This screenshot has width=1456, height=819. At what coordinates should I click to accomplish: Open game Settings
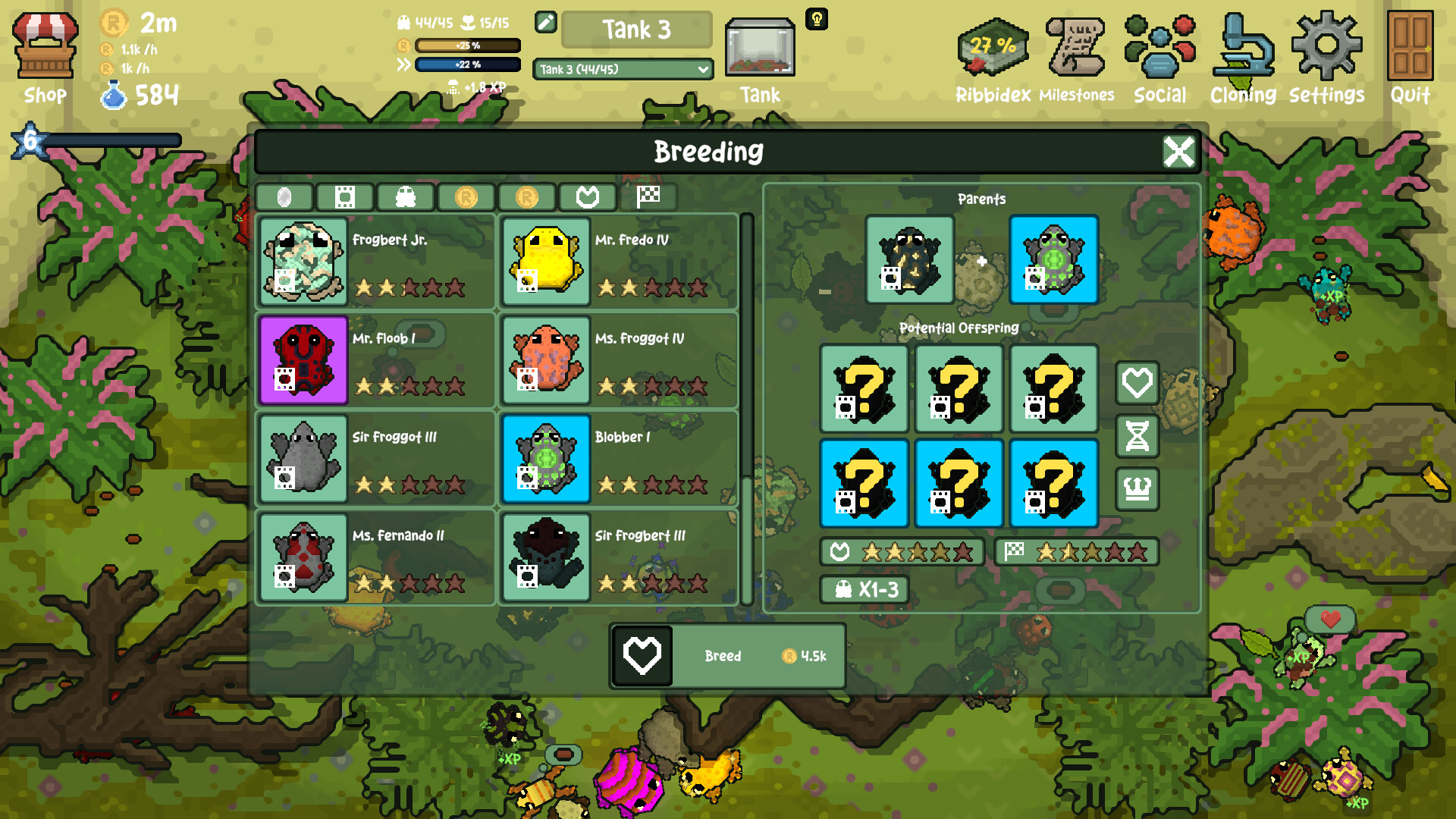pyautogui.click(x=1326, y=57)
